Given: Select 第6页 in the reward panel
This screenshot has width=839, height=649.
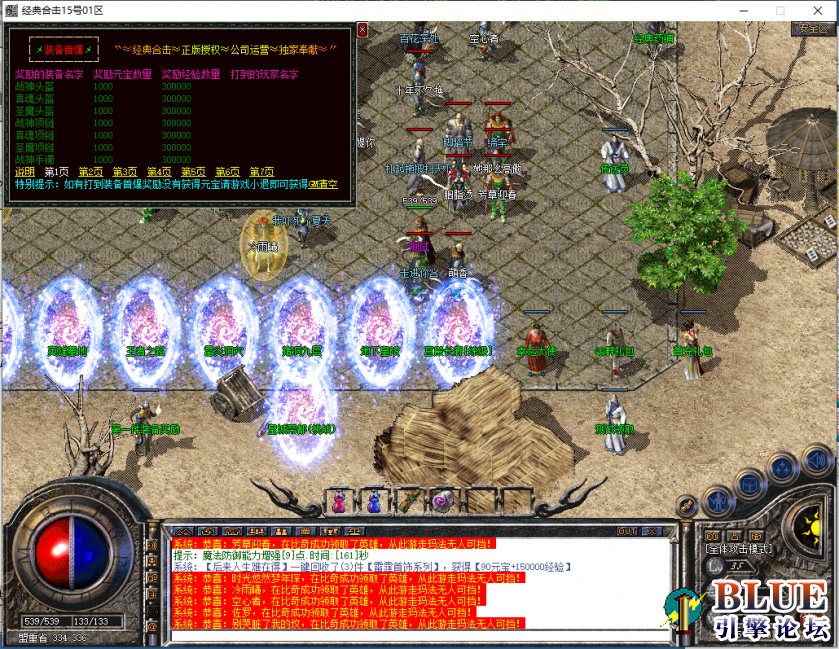Looking at the screenshot, I should [x=227, y=172].
